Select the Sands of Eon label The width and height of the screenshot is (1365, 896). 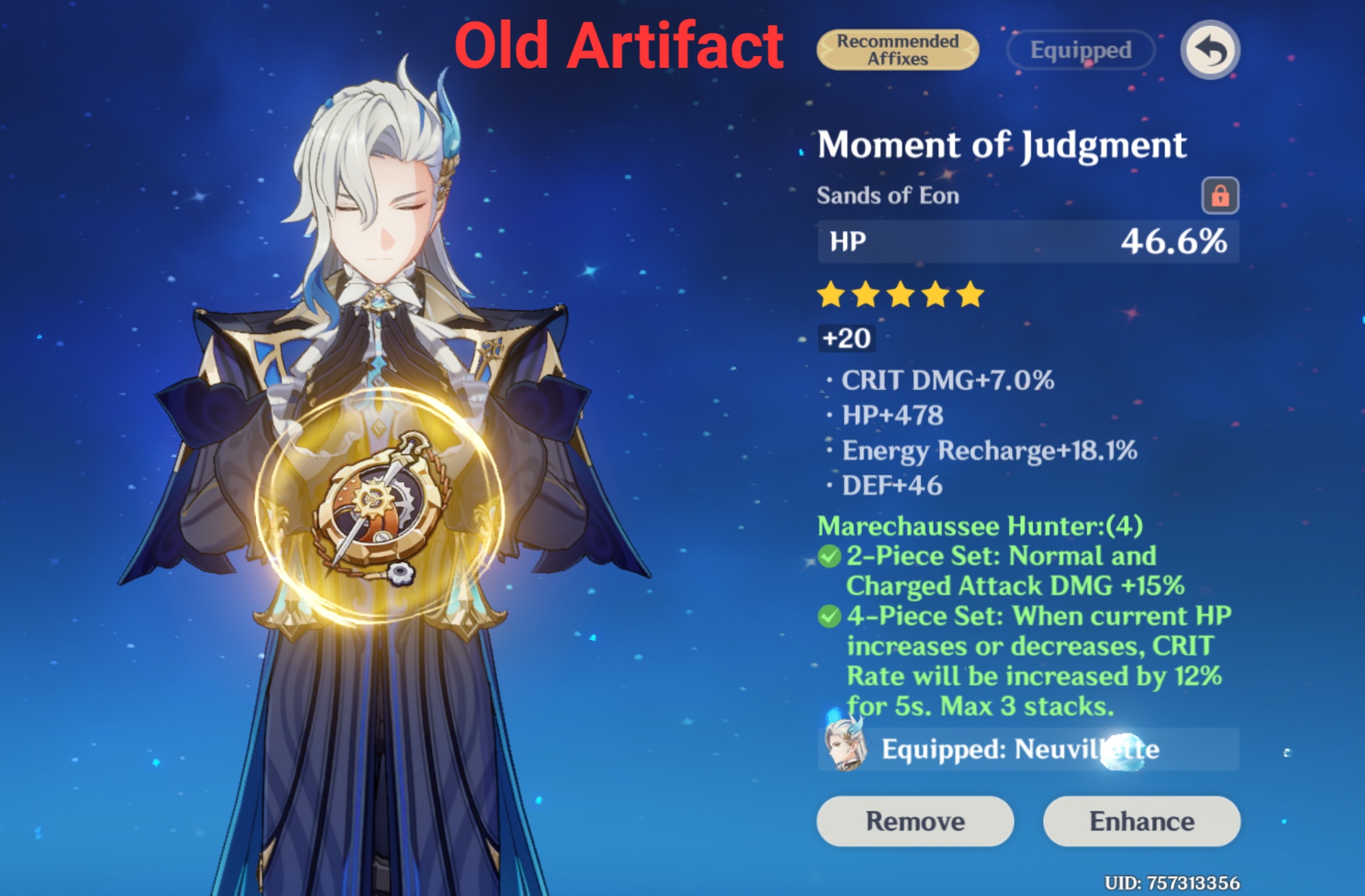click(887, 195)
